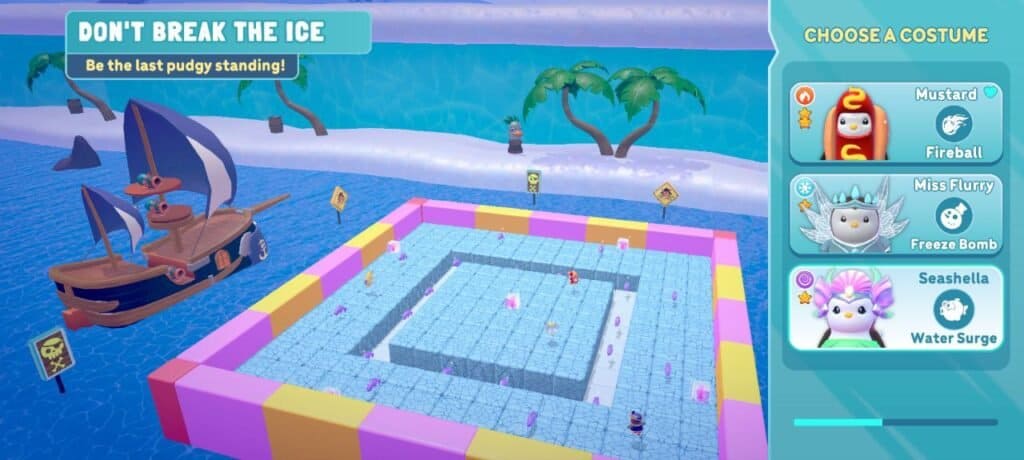Toggle the heart favorite on Mustard

point(991,93)
